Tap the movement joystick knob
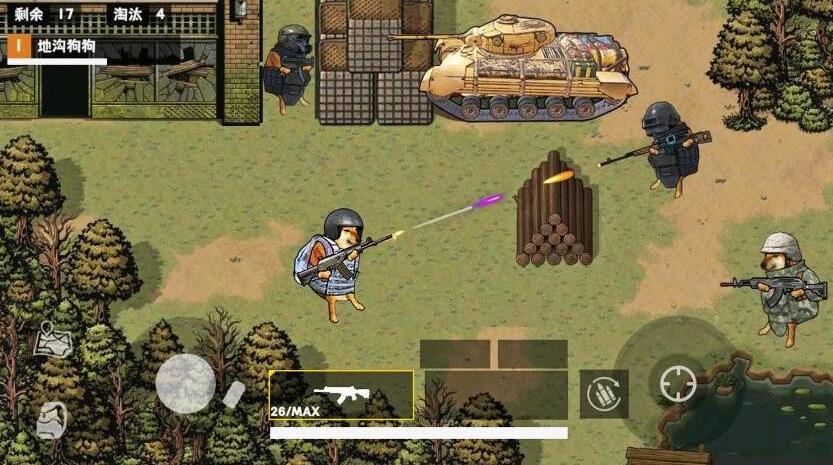This screenshot has height=465, width=833. tap(185, 383)
